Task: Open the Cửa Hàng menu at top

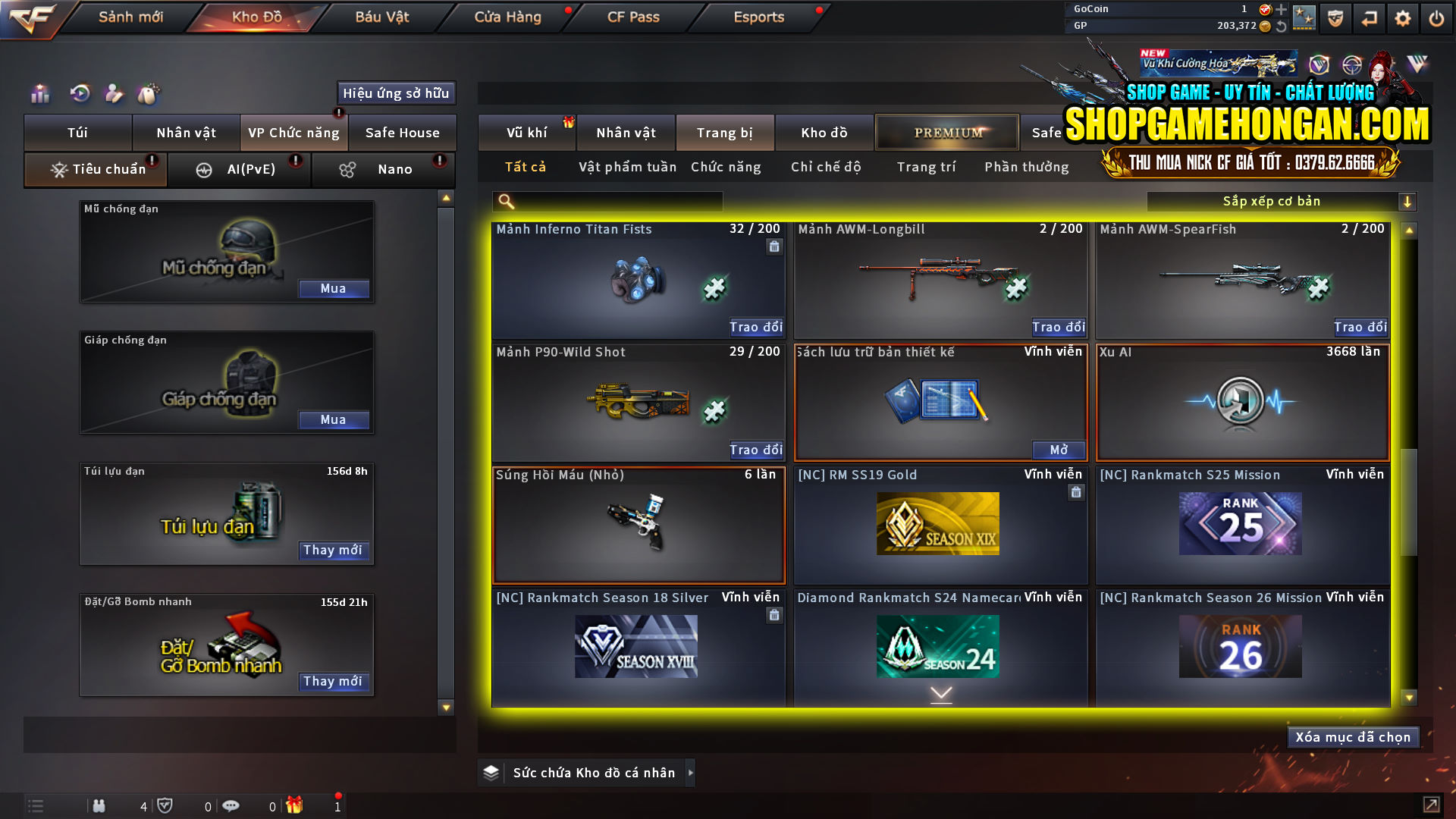Action: pyautogui.click(x=507, y=17)
